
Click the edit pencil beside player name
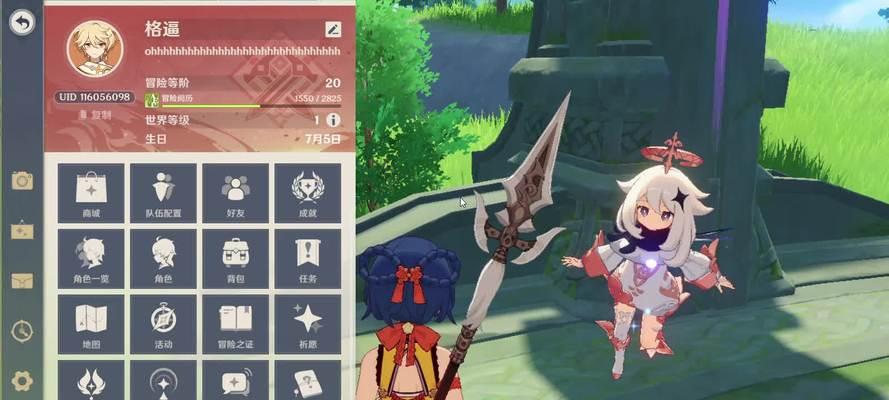333,30
